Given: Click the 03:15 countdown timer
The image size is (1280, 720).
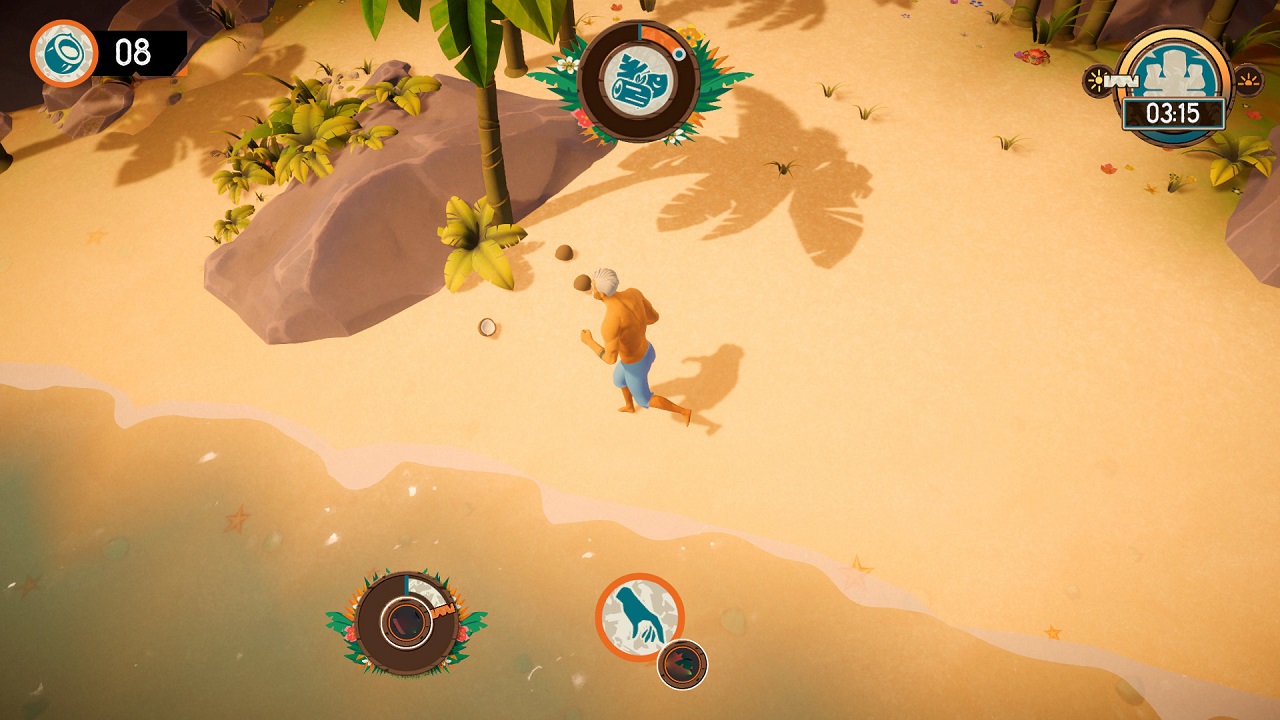Looking at the screenshot, I should pos(1172,112).
